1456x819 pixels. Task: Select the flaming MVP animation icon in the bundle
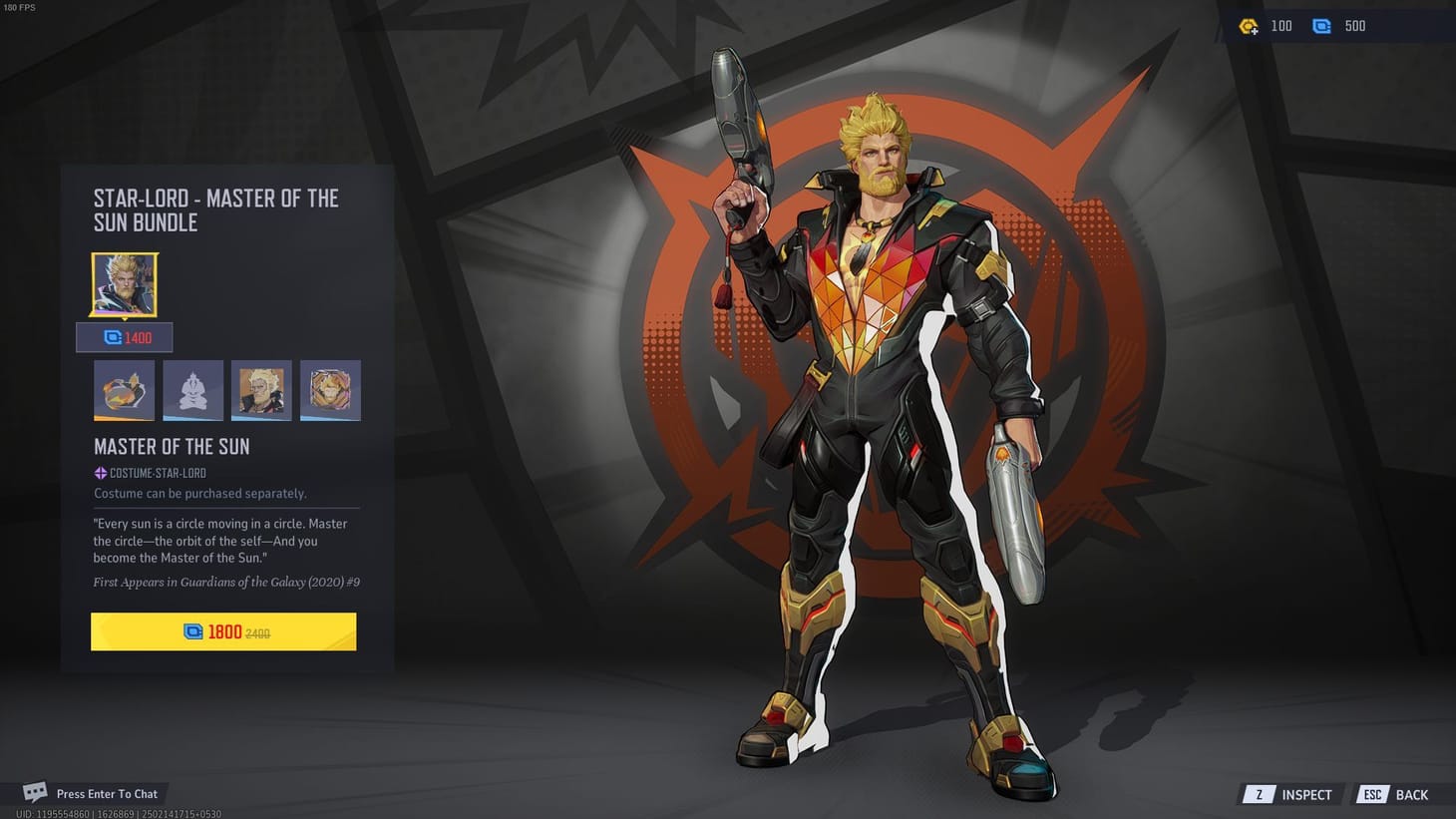(x=124, y=390)
